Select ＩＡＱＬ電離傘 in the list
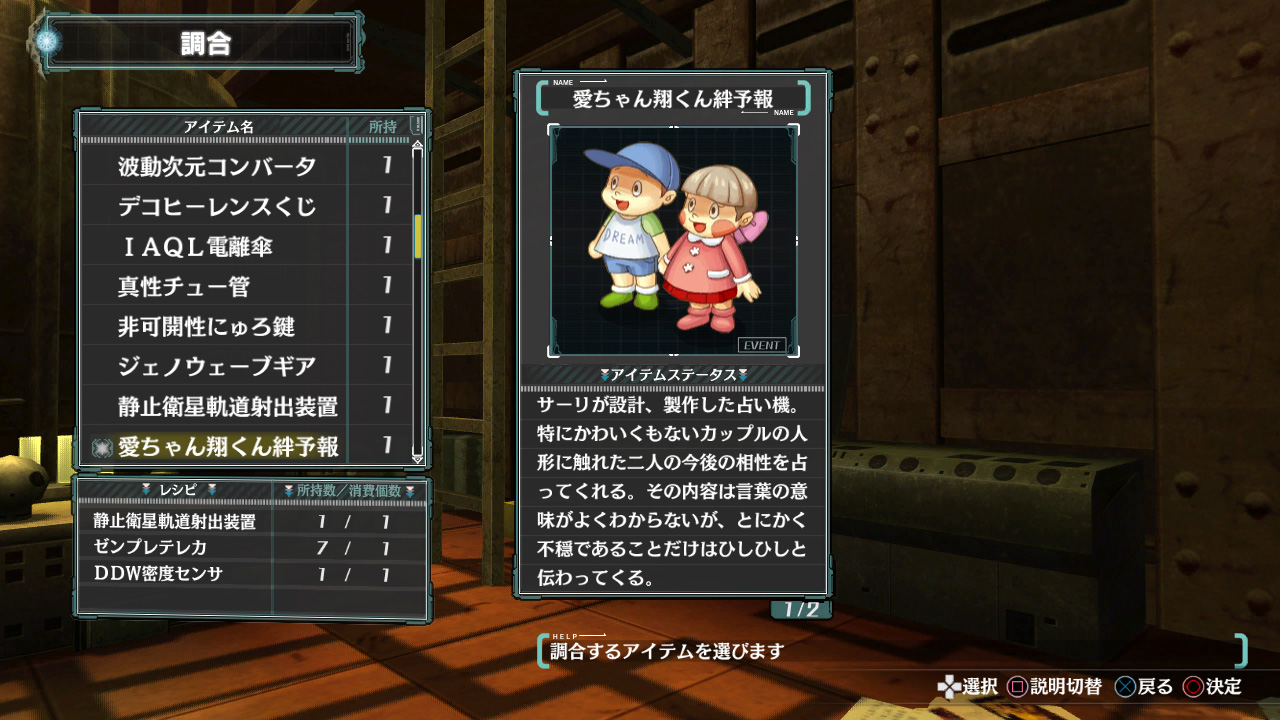The image size is (1280, 720). (x=195, y=247)
